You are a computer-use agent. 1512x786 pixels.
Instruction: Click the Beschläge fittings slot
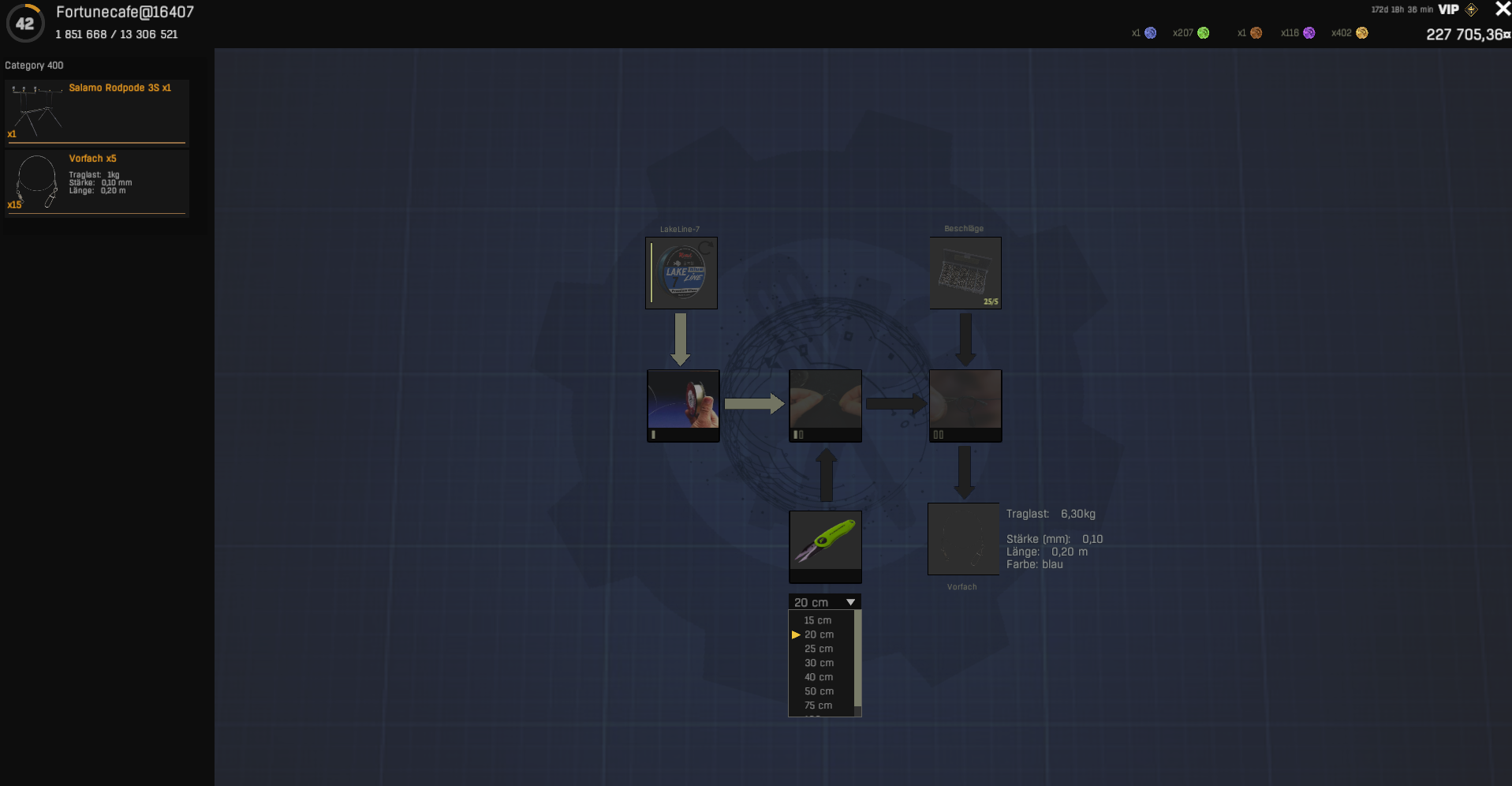[x=965, y=273]
